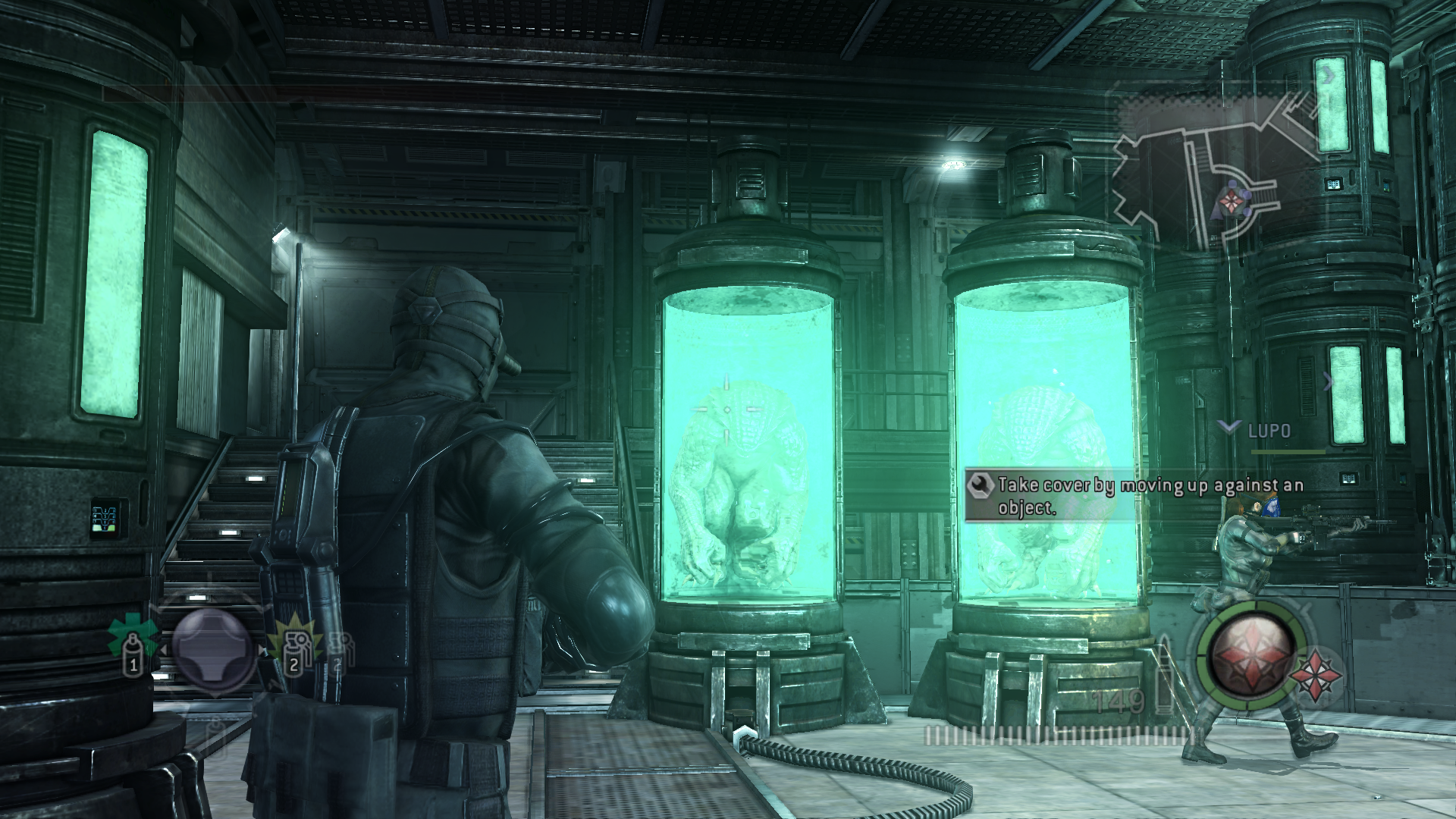Select the first aid spray item
1456x819 pixels.
point(133,646)
